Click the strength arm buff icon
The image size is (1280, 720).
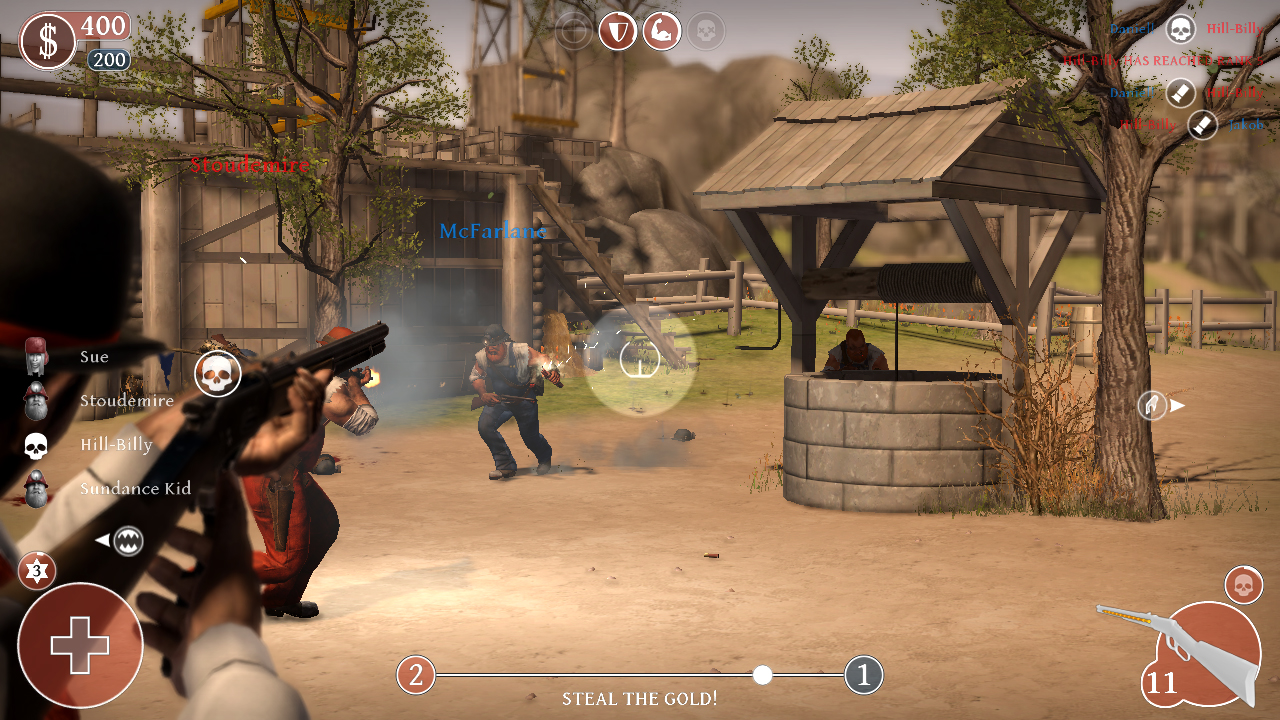(660, 30)
